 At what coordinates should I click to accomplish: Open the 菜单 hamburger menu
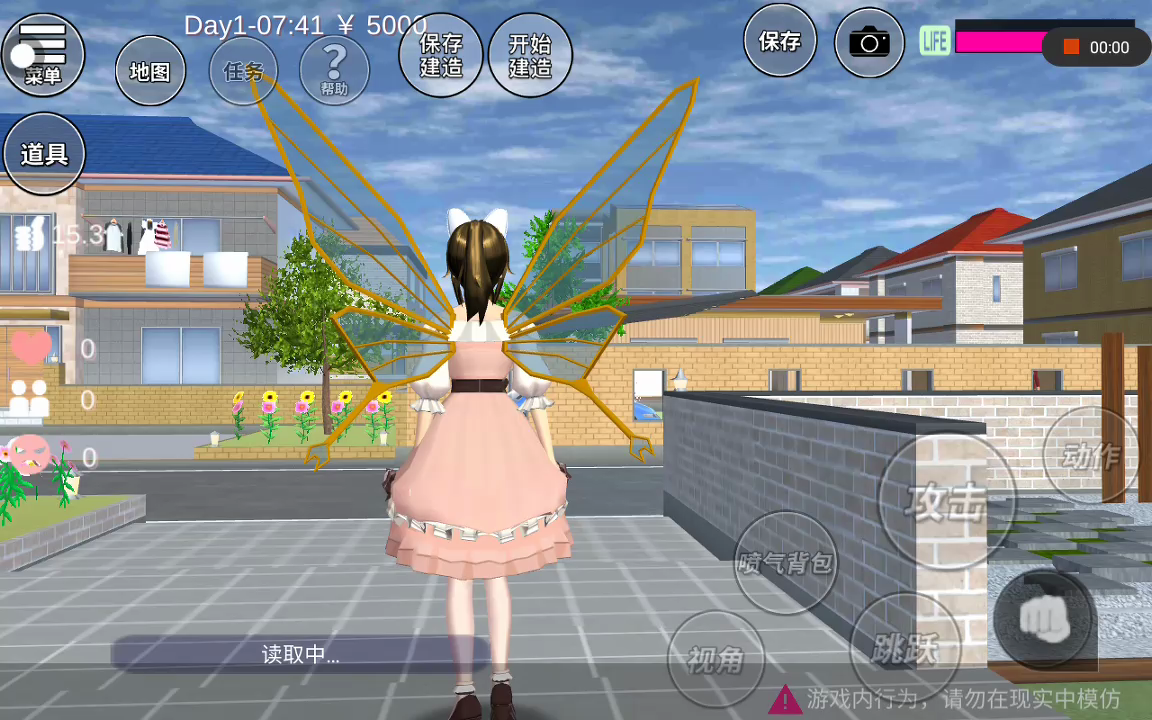(43, 53)
